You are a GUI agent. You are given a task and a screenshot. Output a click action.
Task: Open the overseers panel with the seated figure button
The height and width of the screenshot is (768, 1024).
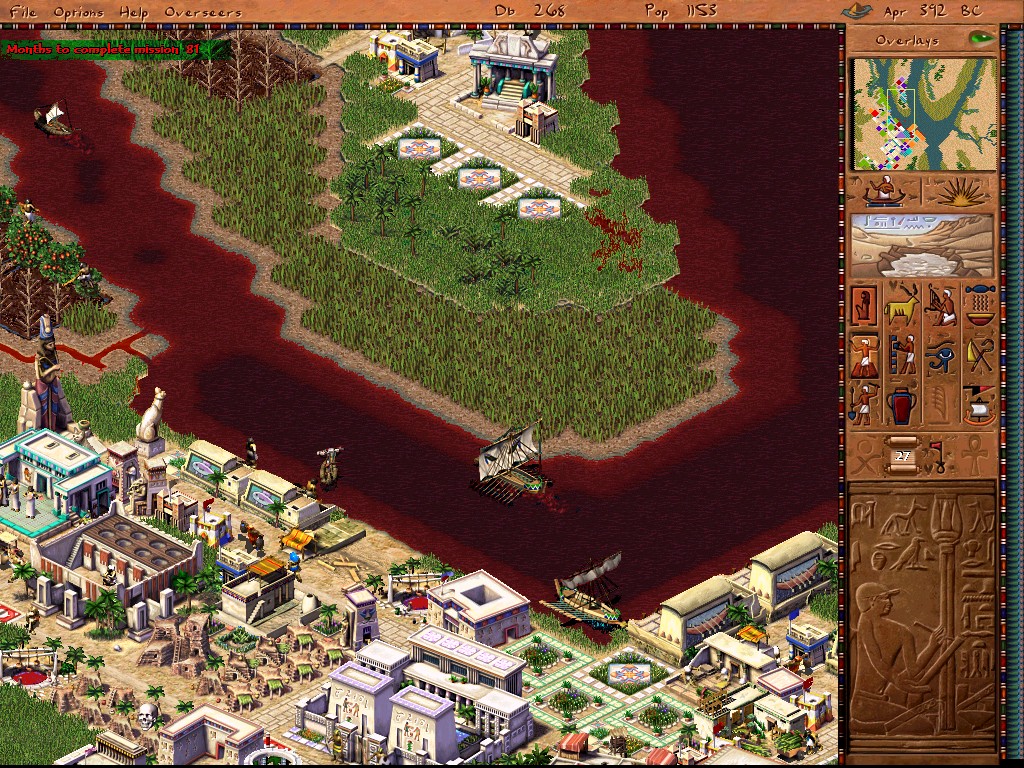884,191
